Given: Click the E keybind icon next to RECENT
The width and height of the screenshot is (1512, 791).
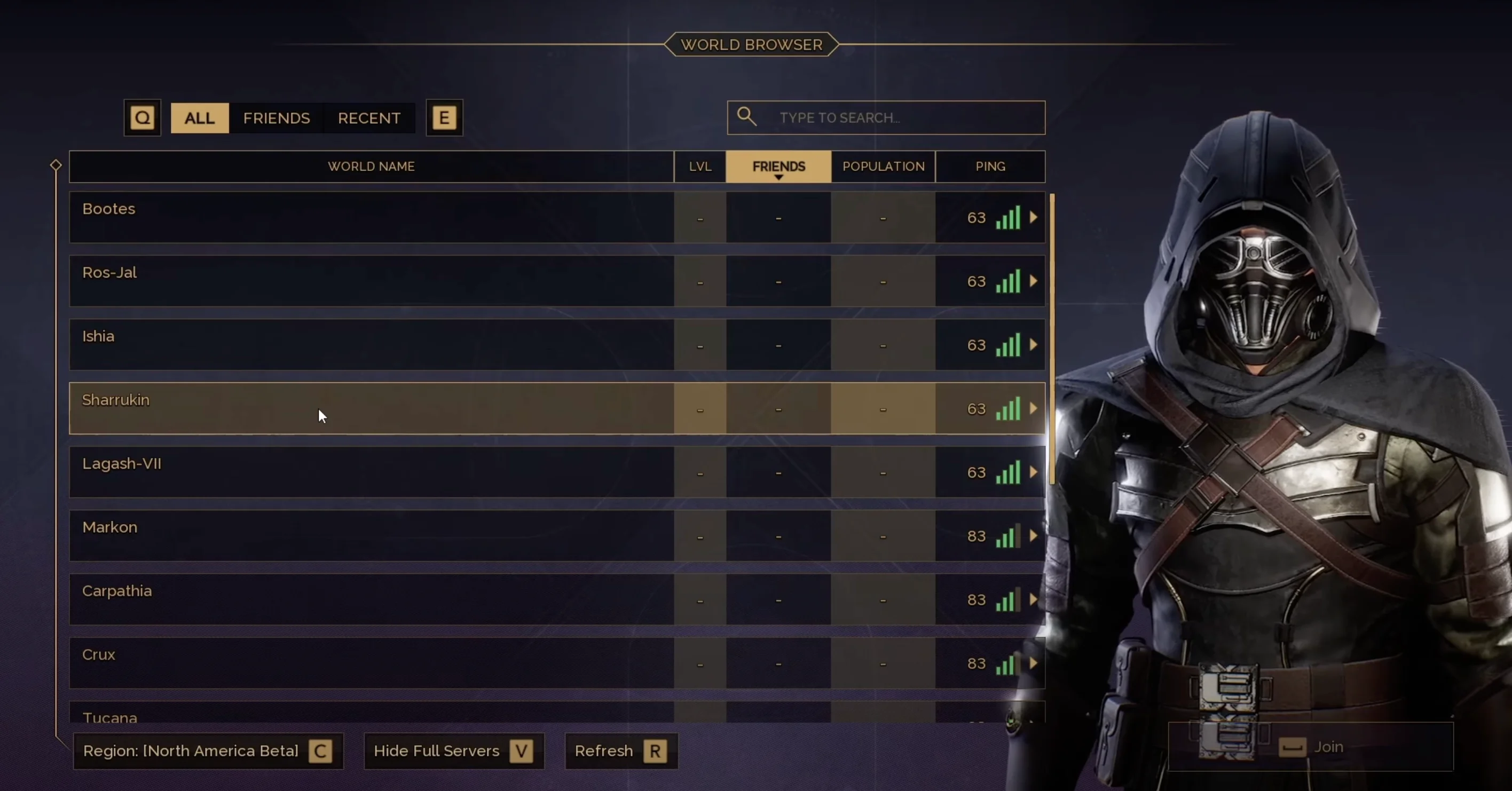Looking at the screenshot, I should pyautogui.click(x=444, y=117).
